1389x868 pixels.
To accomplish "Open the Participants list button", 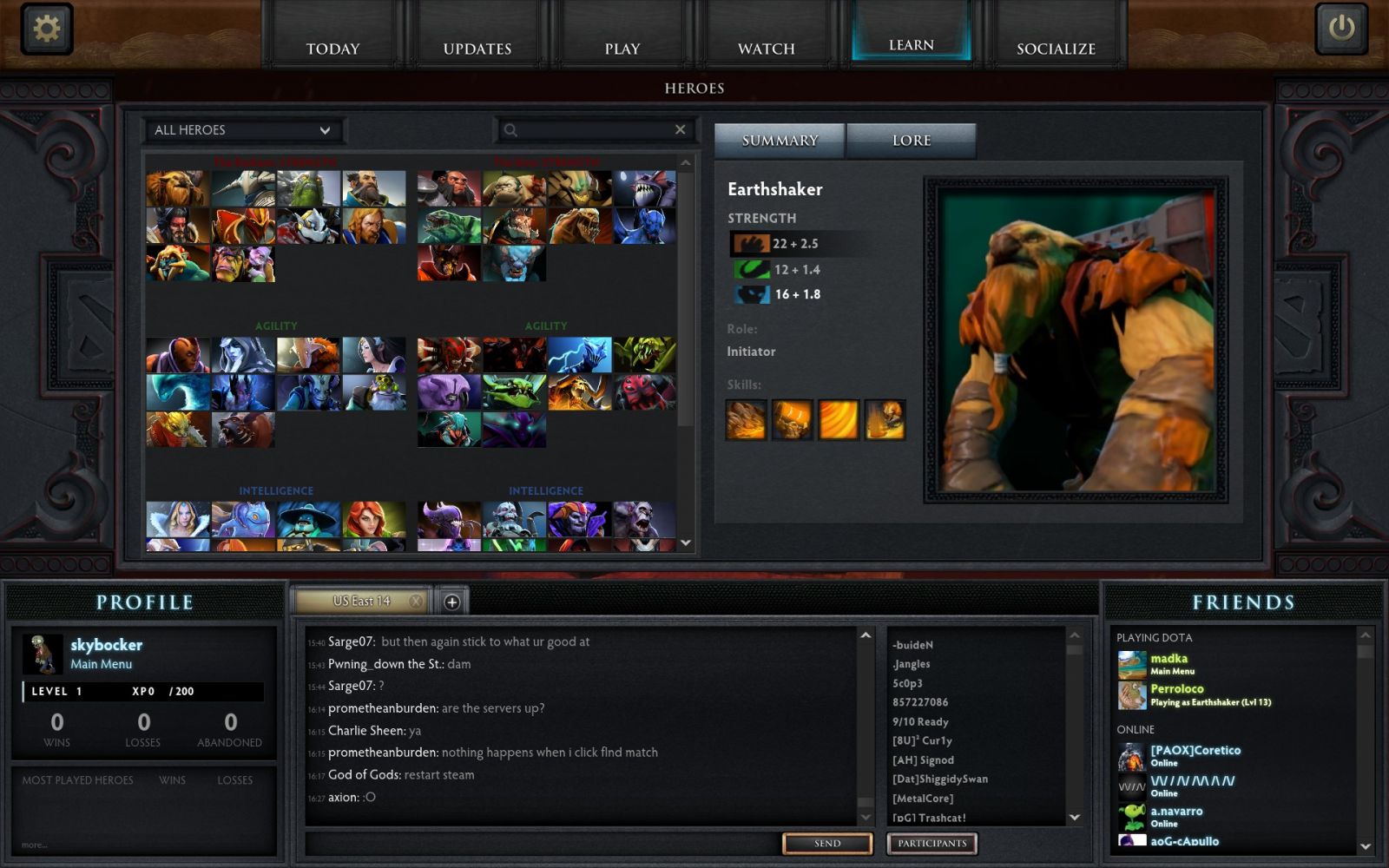I will coord(931,843).
